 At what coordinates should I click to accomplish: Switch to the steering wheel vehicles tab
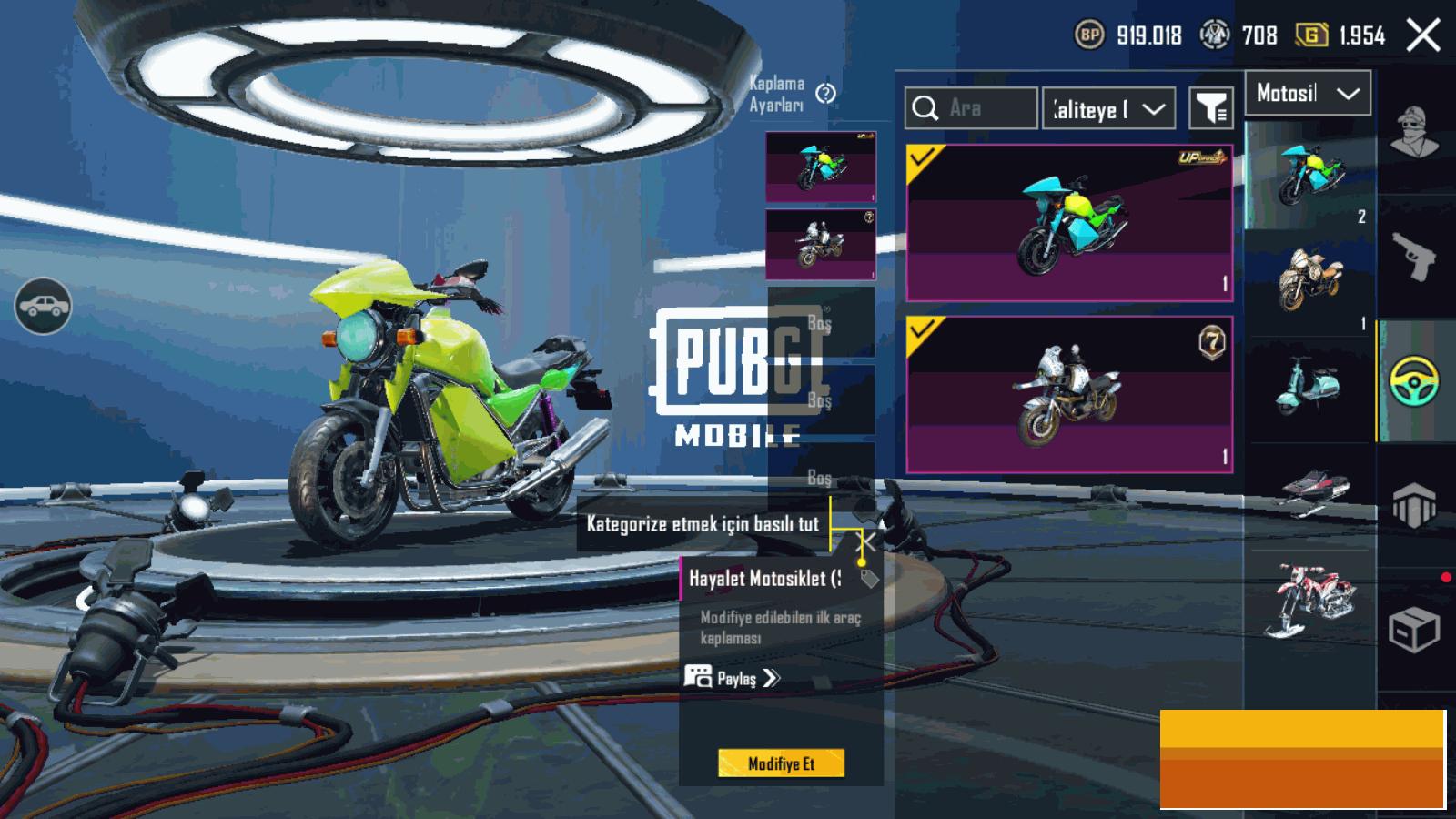[x=1414, y=380]
